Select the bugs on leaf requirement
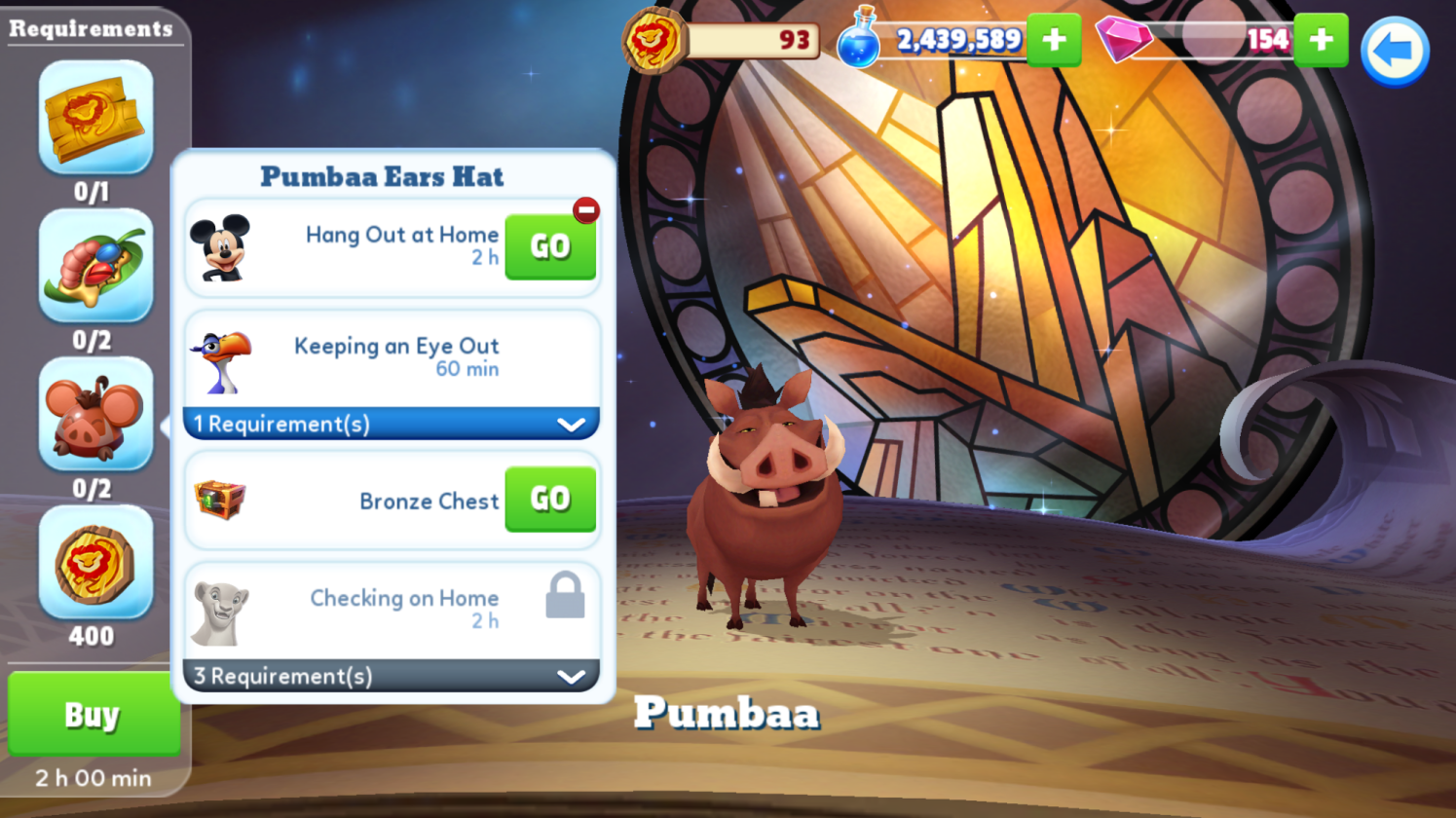The height and width of the screenshot is (818, 1456). (95, 265)
